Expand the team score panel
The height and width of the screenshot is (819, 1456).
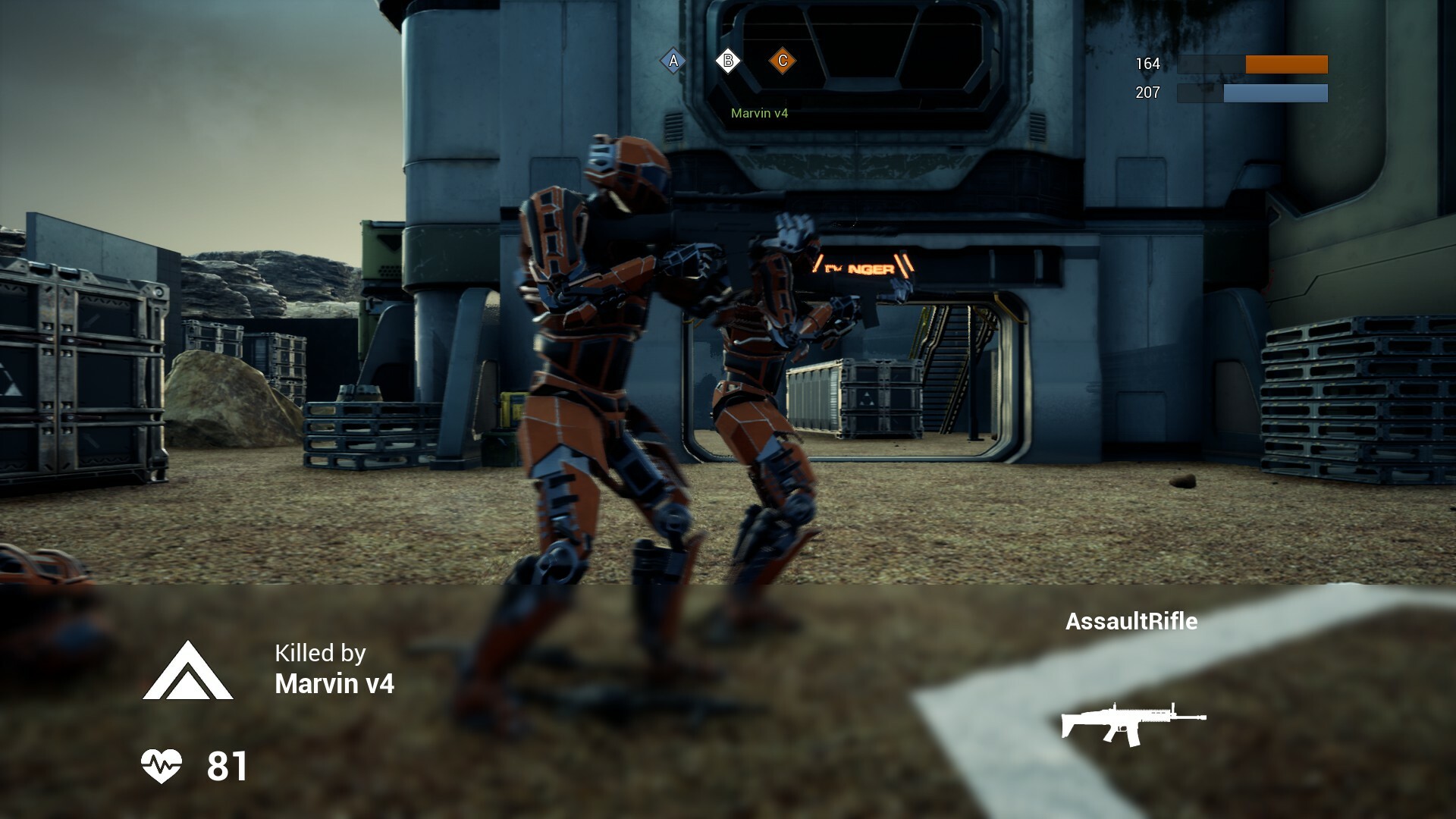tap(1251, 80)
